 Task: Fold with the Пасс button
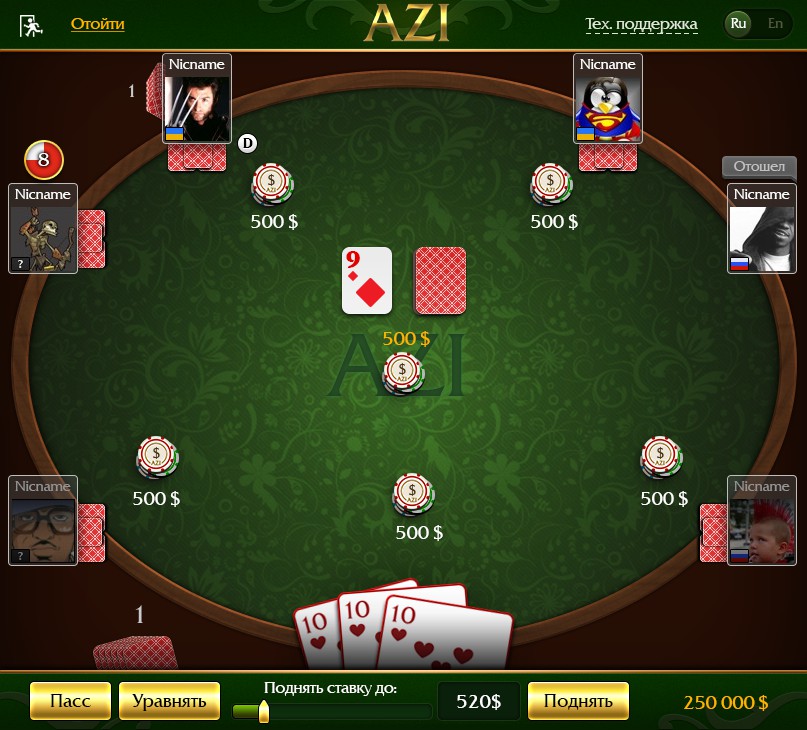point(70,701)
